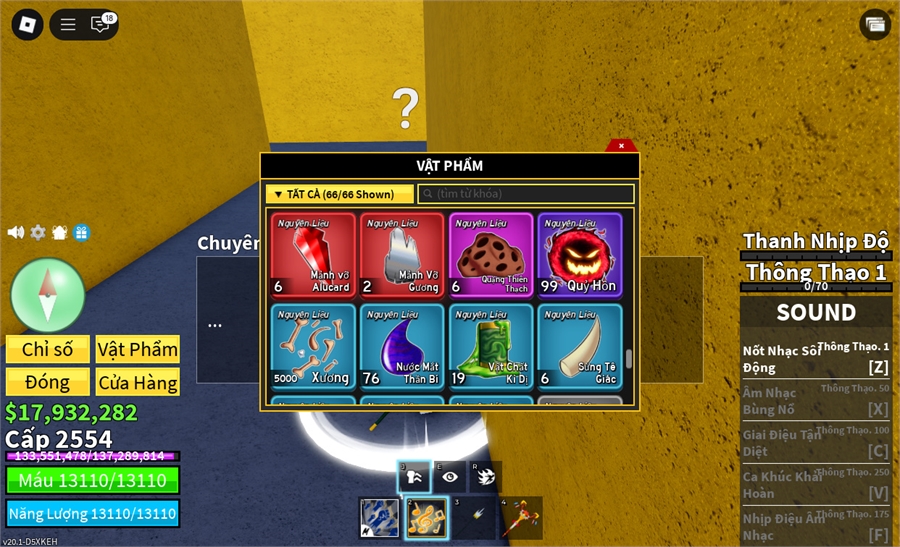Select the Nước Mắt Thần Bí item
The width and height of the screenshot is (900, 547).
click(x=402, y=346)
